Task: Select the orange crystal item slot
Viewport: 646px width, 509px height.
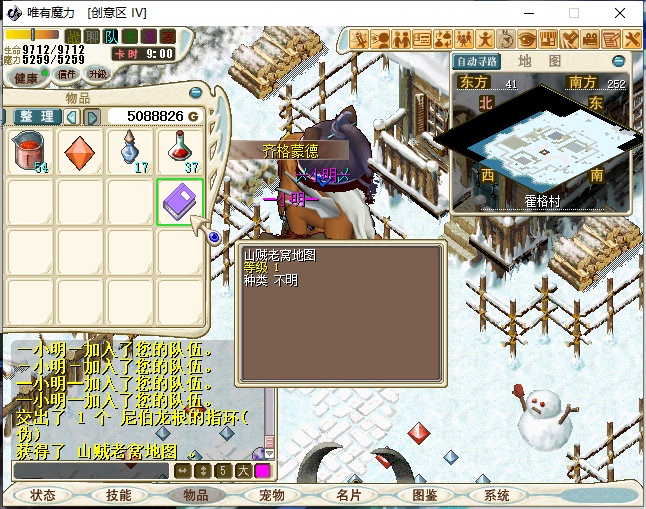Action: [x=81, y=152]
